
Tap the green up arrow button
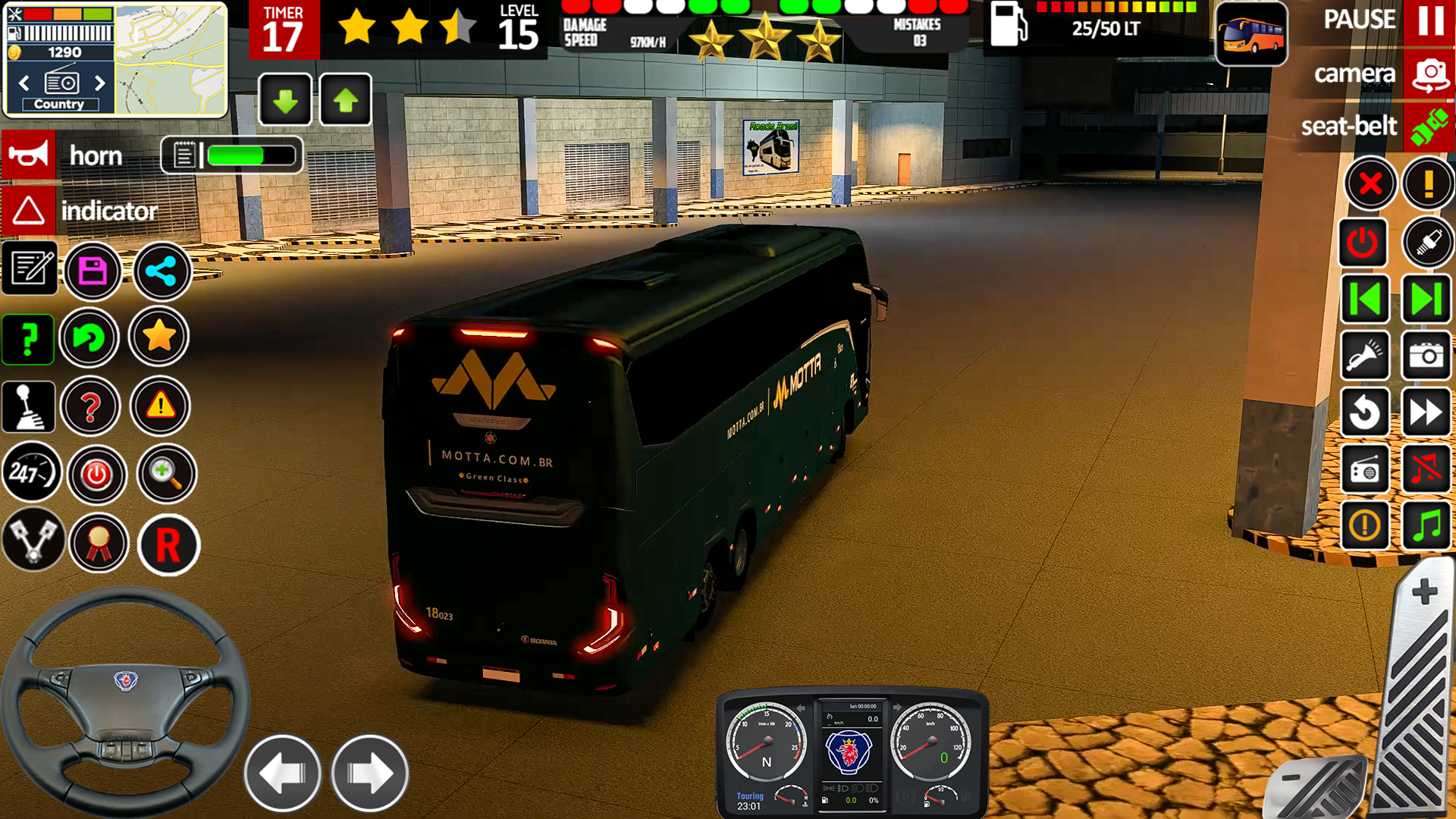(345, 100)
